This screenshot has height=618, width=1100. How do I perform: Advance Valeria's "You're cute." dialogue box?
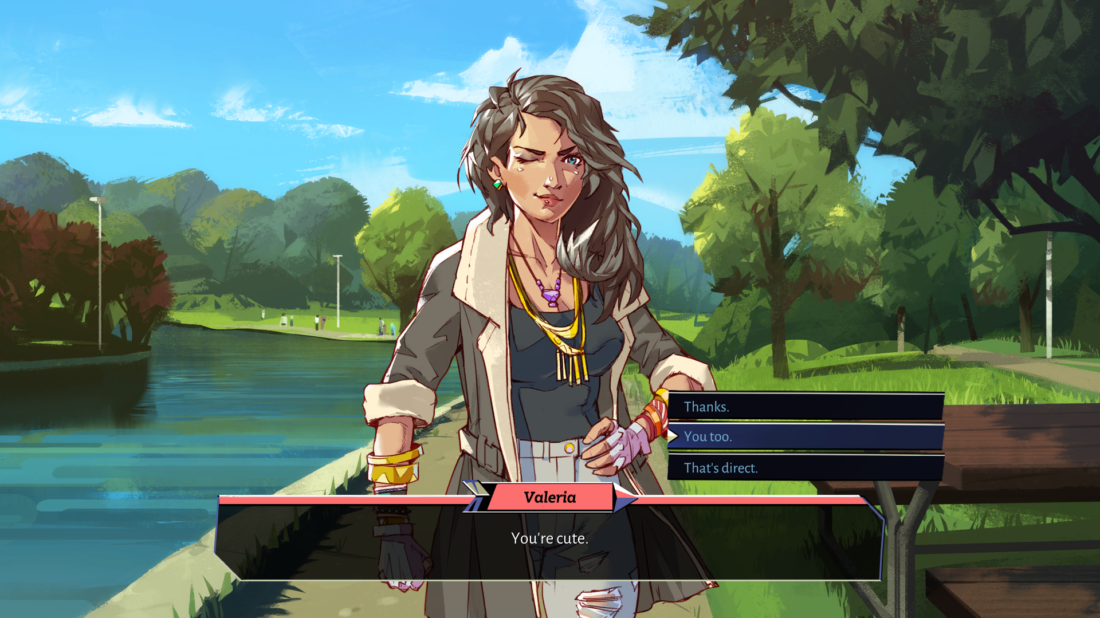549,539
